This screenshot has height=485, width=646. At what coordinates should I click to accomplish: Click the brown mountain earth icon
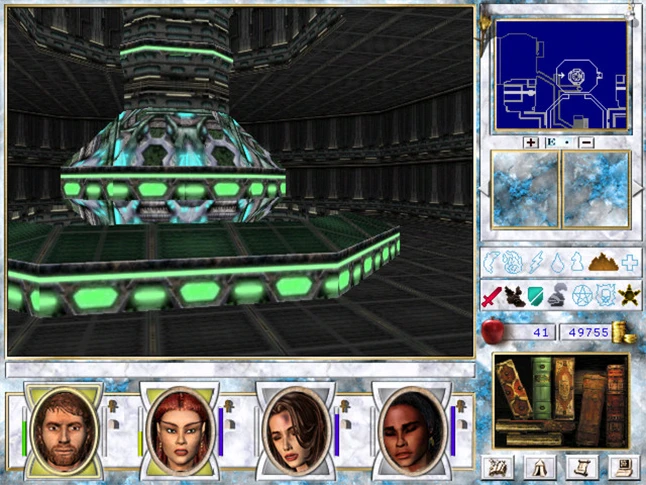600,264
